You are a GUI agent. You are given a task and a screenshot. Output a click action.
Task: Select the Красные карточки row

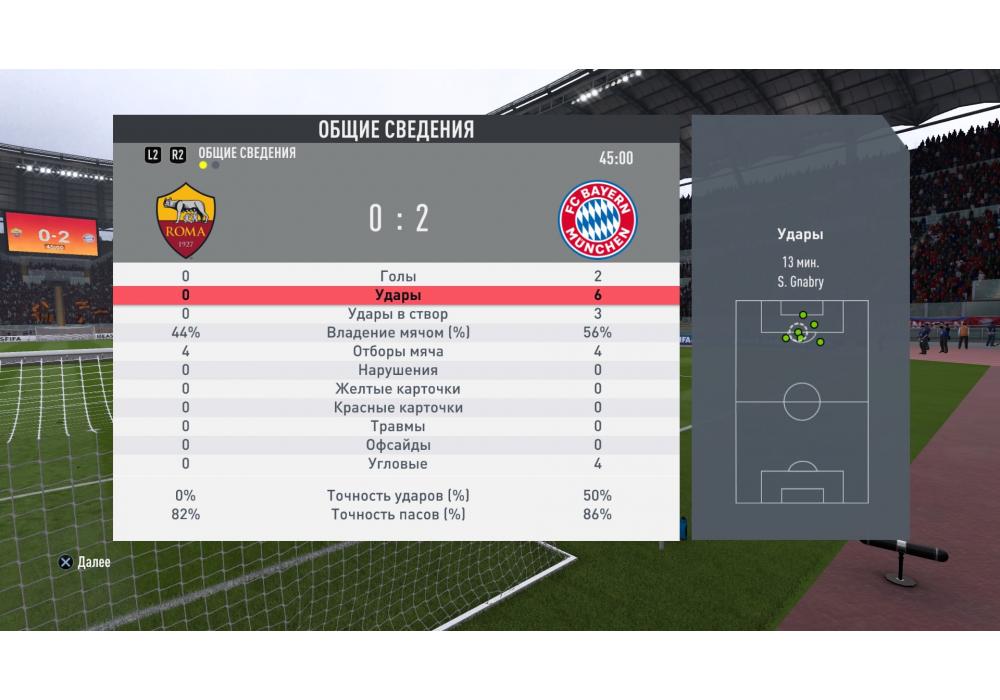(x=397, y=408)
